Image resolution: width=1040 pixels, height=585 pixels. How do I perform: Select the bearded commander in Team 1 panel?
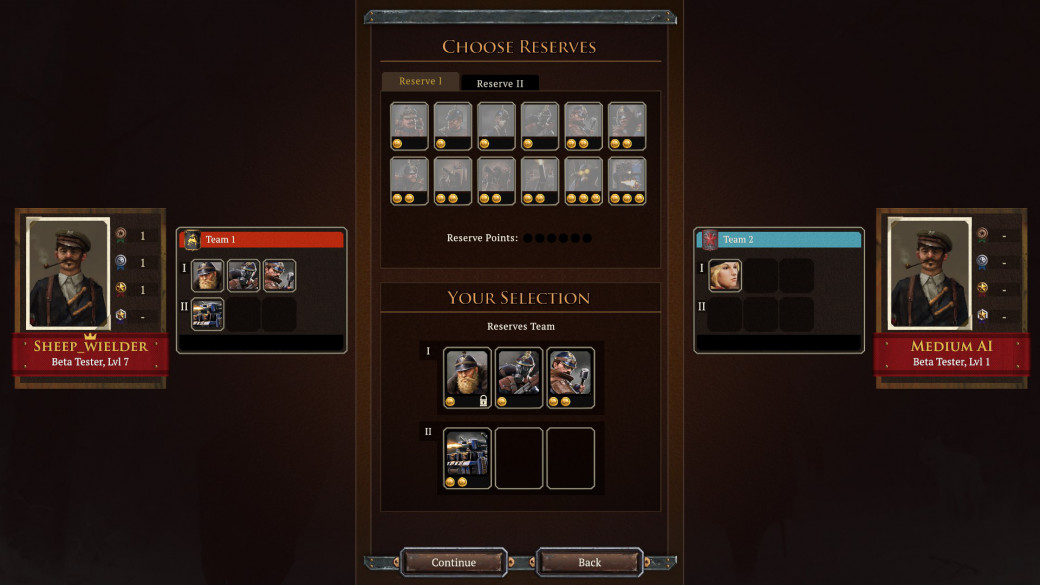pos(208,276)
